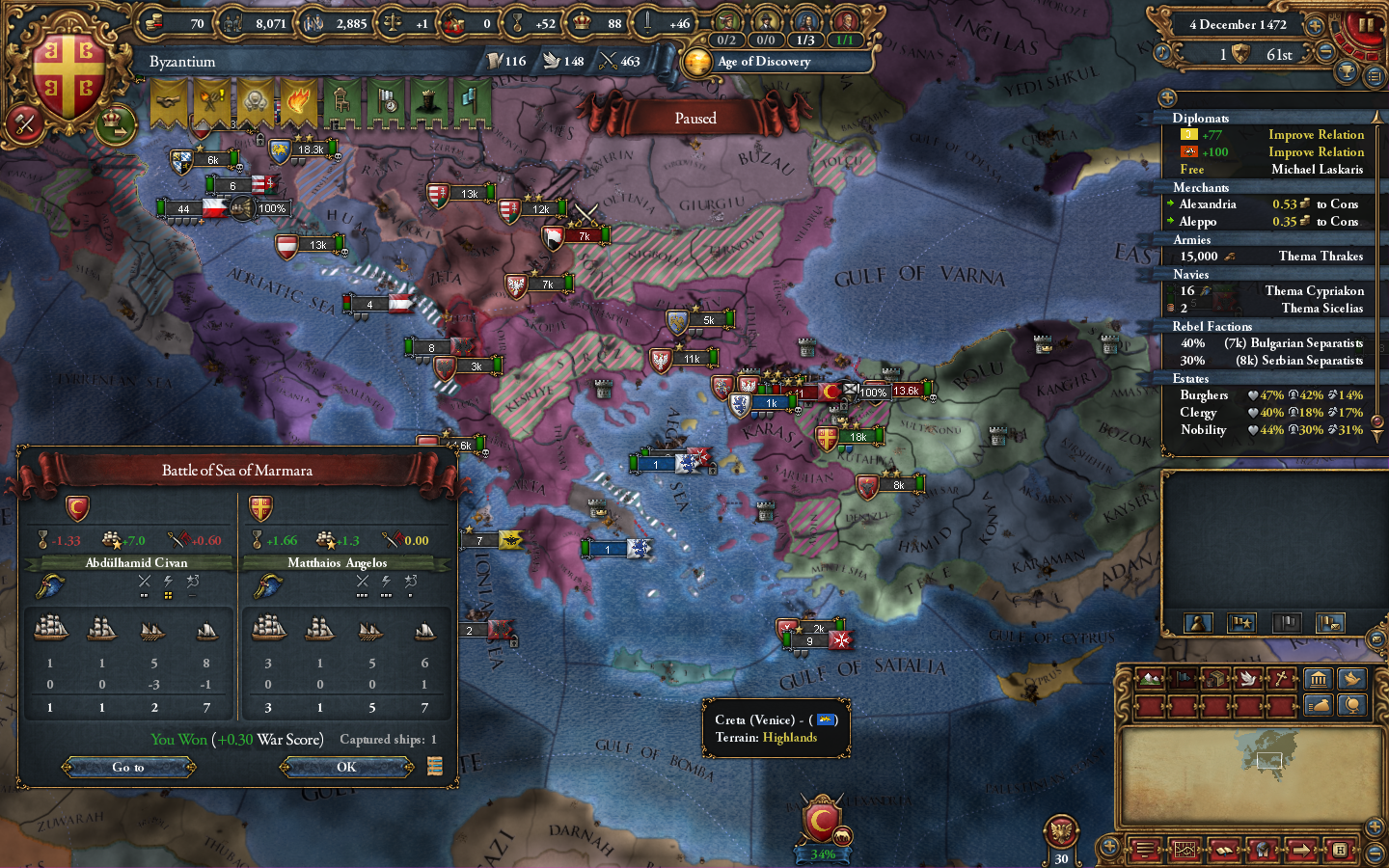Viewport: 1389px width, 868px height.
Task: Open the monuments panel via temple icon
Action: pyautogui.click(x=1320, y=680)
